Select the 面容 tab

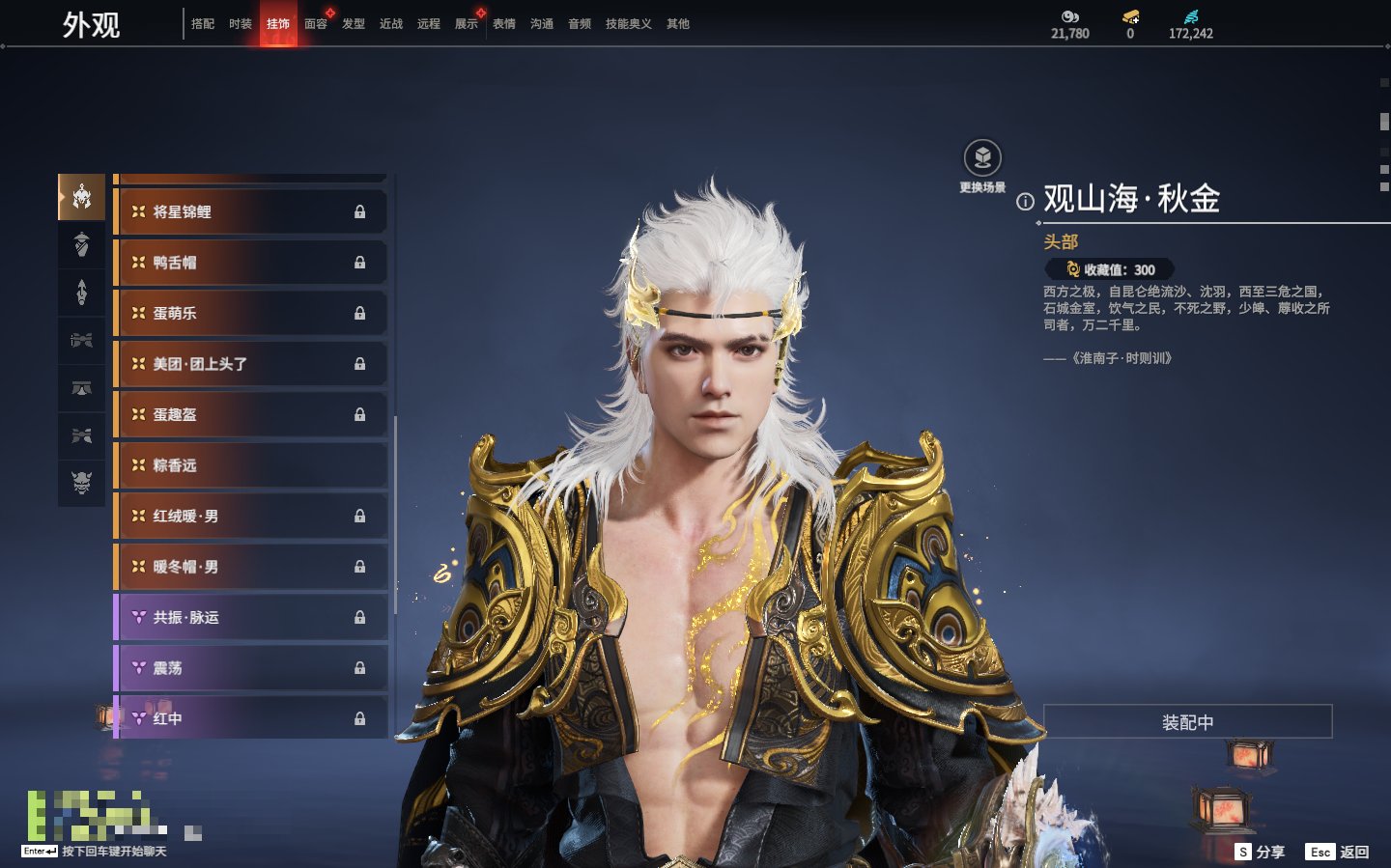pyautogui.click(x=316, y=24)
